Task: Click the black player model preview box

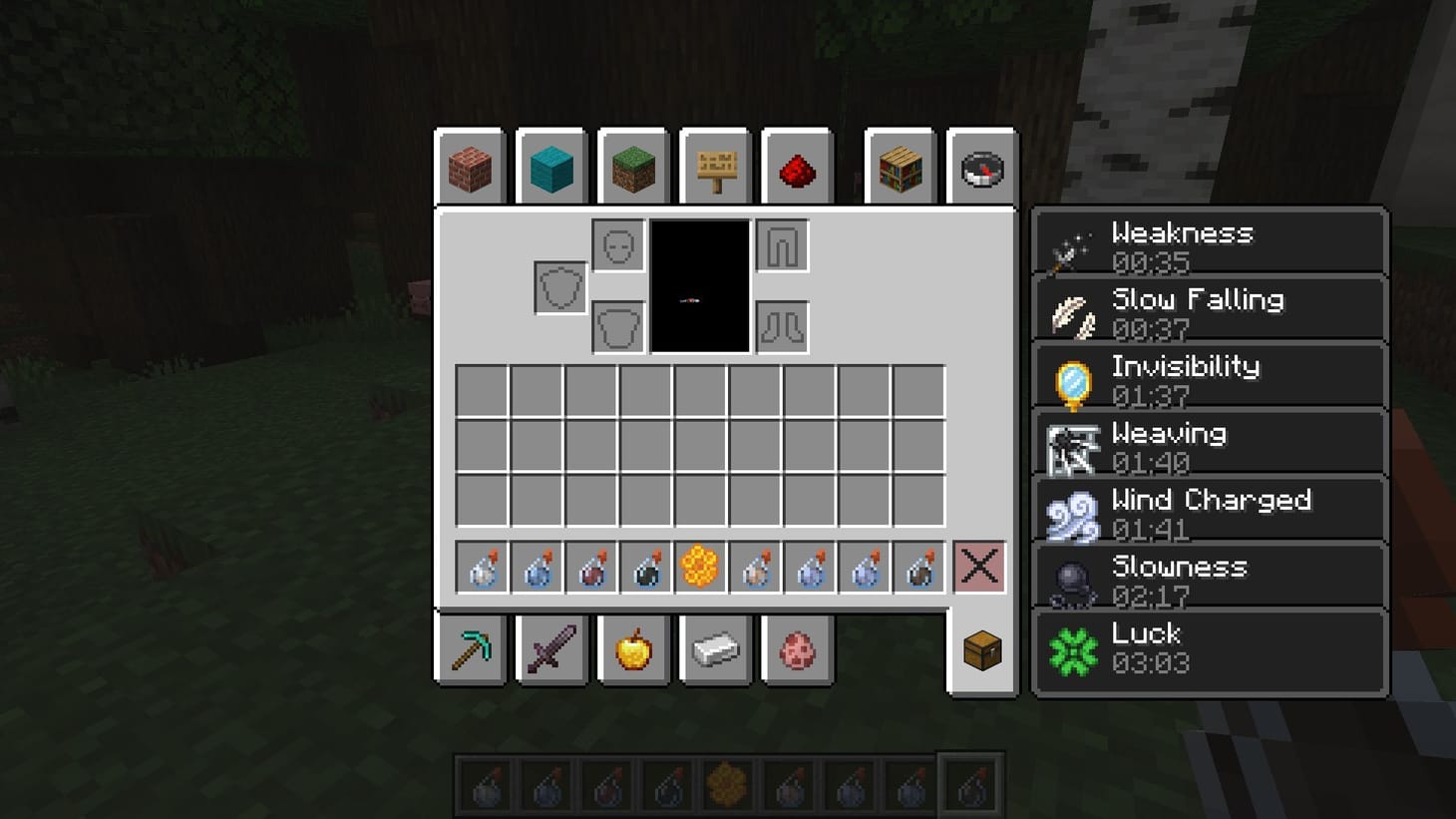Action: coord(699,286)
